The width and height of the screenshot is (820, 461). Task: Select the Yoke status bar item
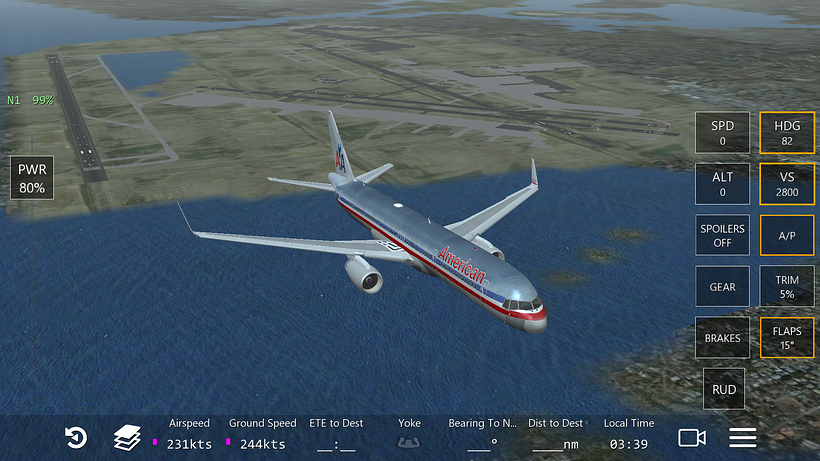(x=409, y=435)
